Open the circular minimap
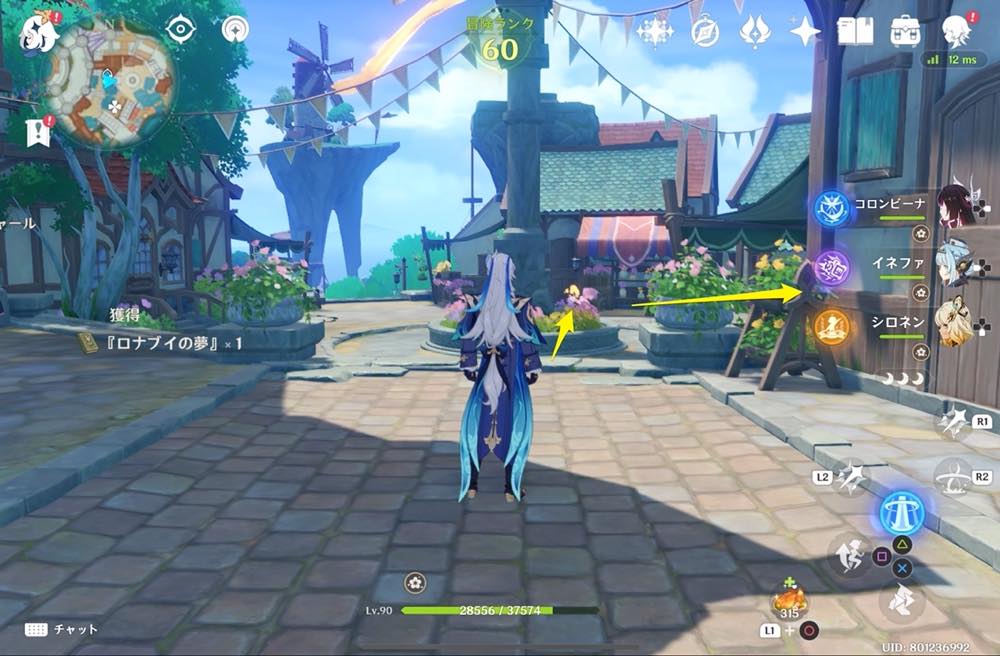The height and width of the screenshot is (656, 1000). tap(111, 84)
